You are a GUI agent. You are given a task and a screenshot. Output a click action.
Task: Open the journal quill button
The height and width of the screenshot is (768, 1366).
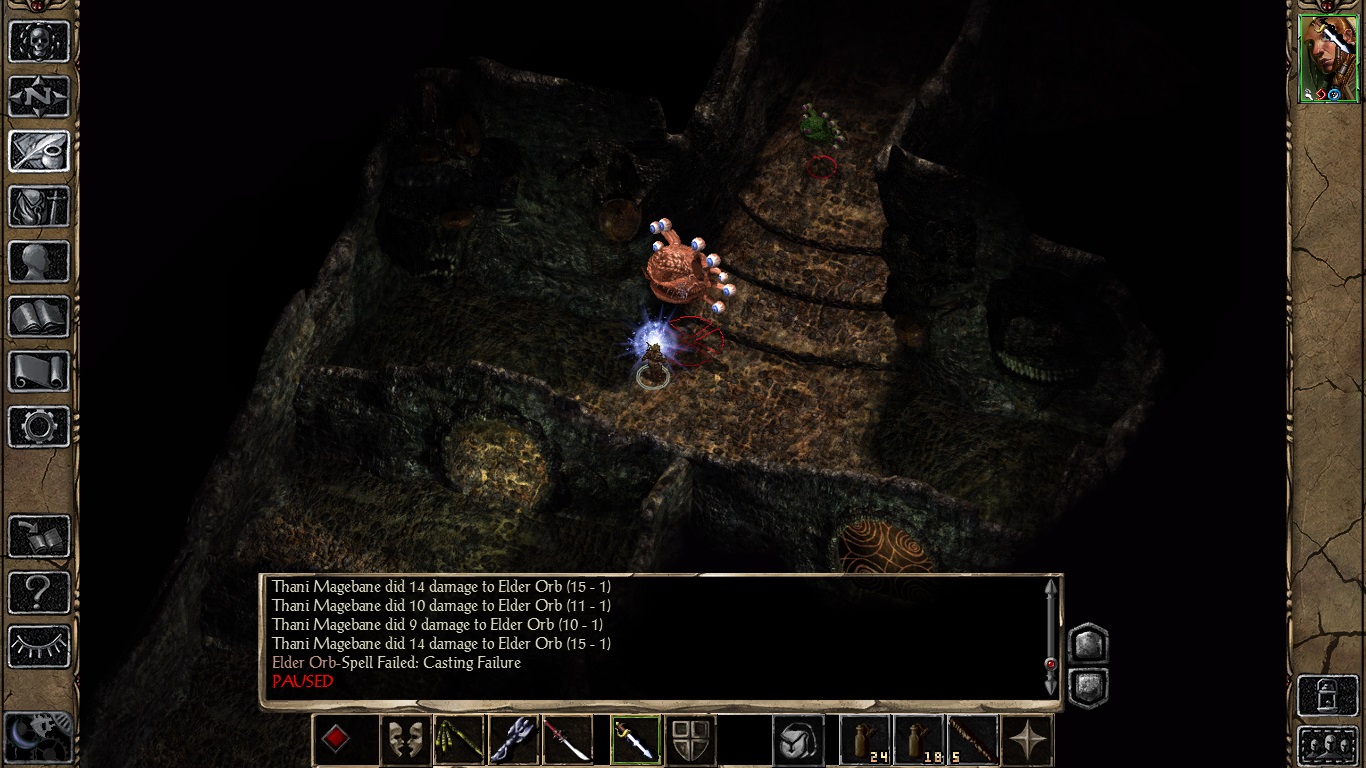[x=39, y=151]
